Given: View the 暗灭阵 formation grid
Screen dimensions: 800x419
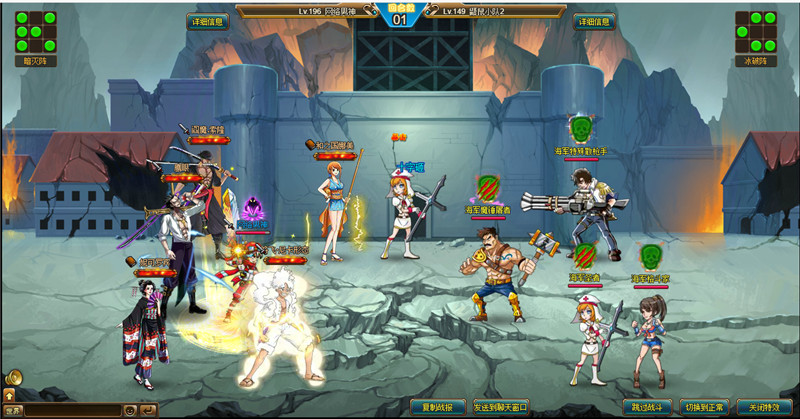Looking at the screenshot, I should pos(35,33).
